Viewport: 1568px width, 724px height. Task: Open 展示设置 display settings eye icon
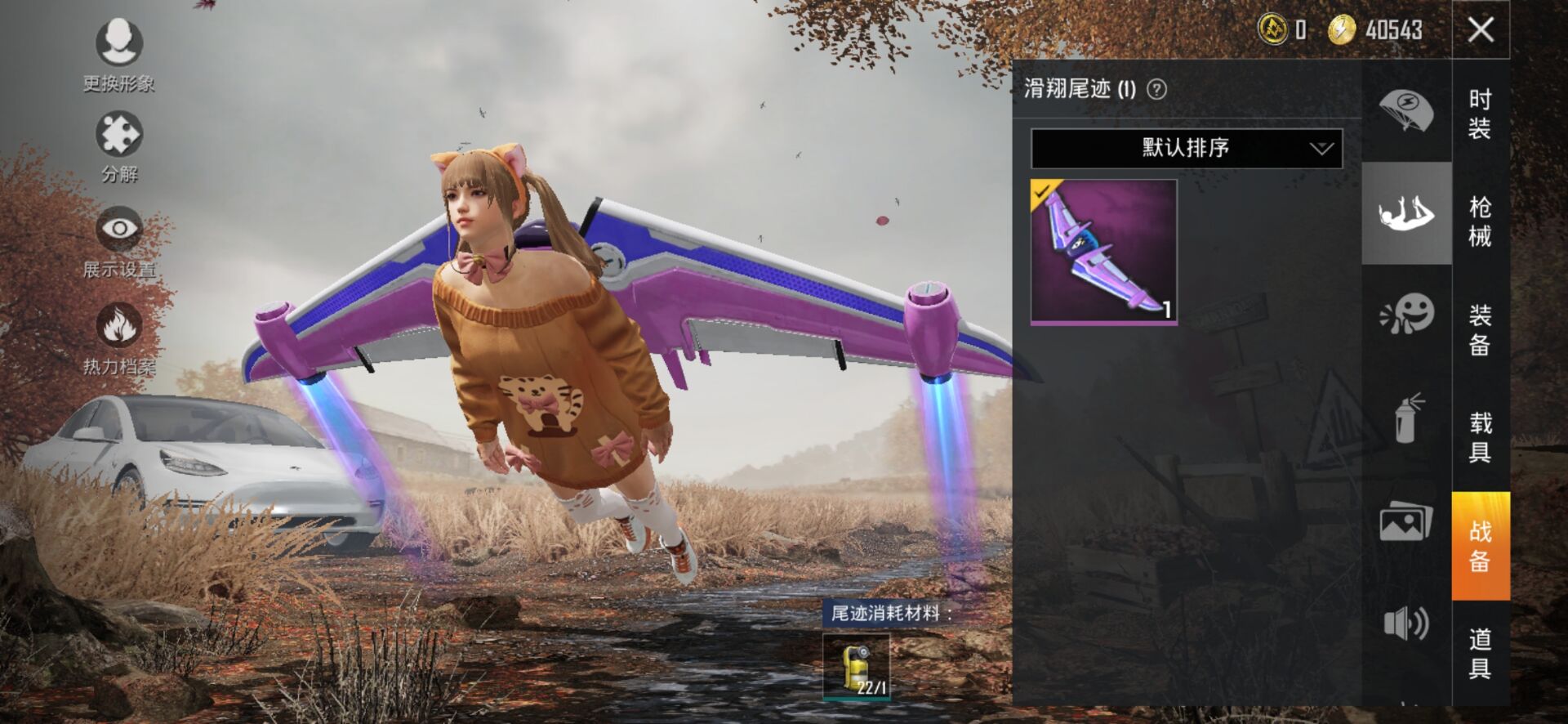(x=119, y=230)
